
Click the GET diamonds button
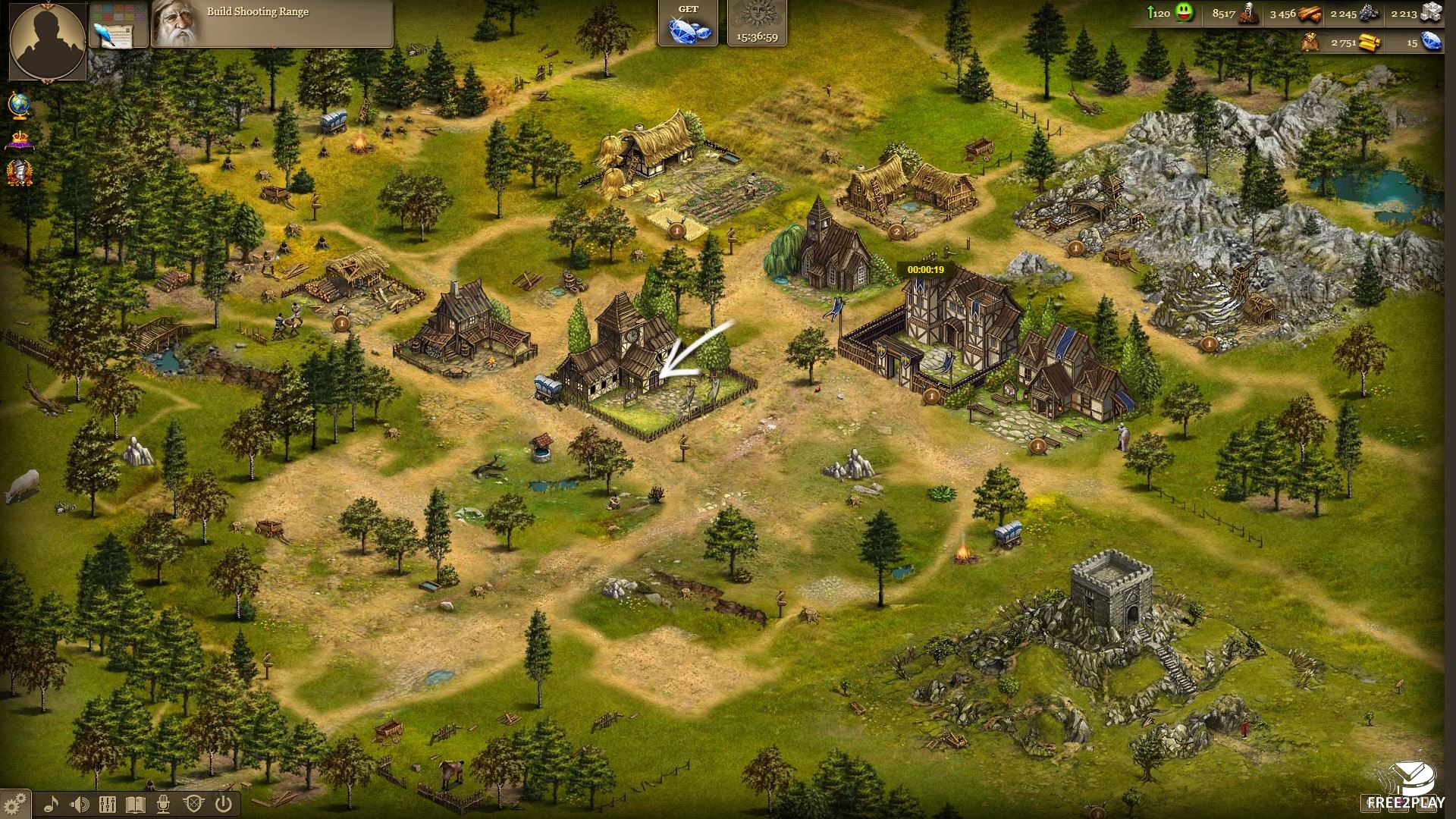click(x=688, y=24)
